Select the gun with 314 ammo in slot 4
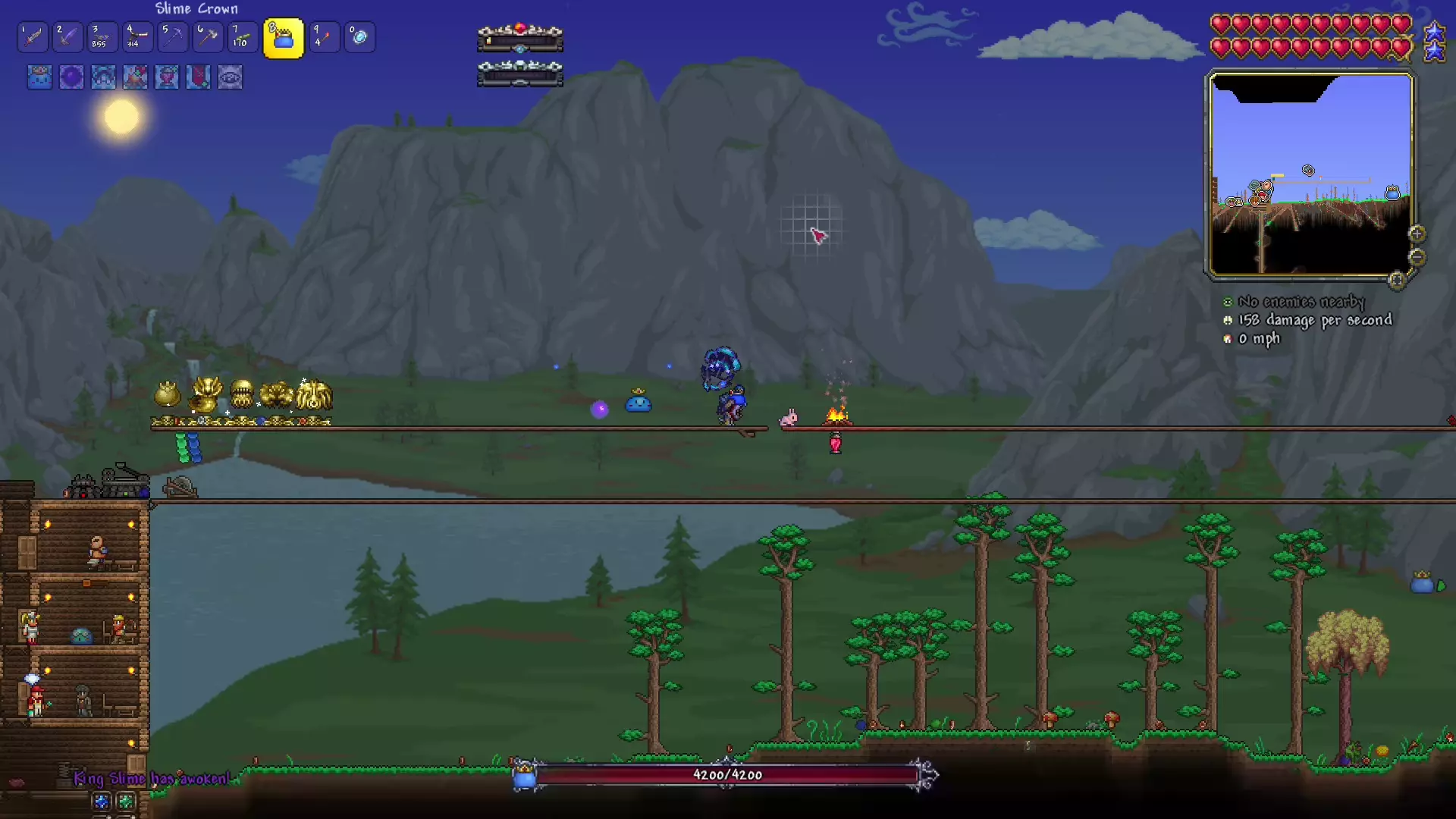The image size is (1456, 819). tap(136, 37)
